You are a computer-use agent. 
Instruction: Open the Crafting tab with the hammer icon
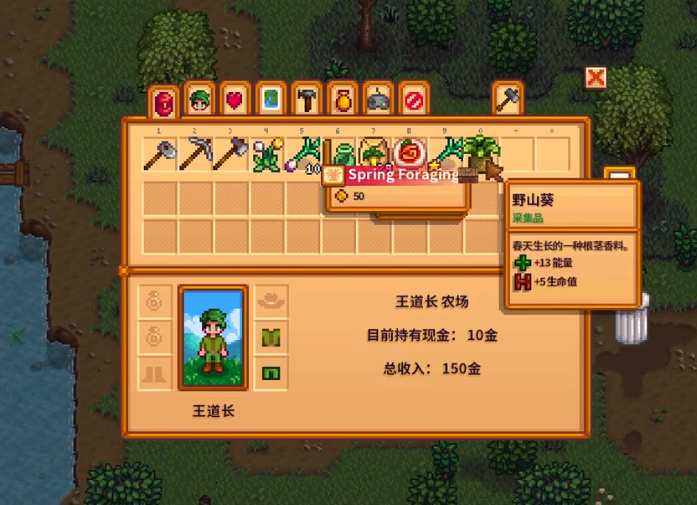[306, 100]
